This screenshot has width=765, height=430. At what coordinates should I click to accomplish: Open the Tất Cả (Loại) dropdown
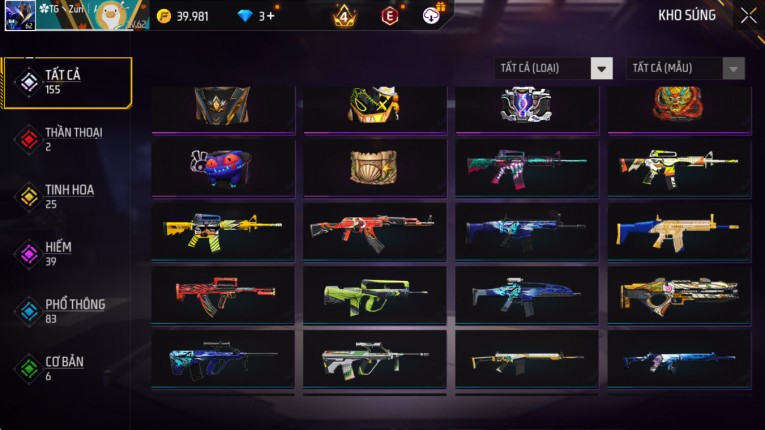554,68
